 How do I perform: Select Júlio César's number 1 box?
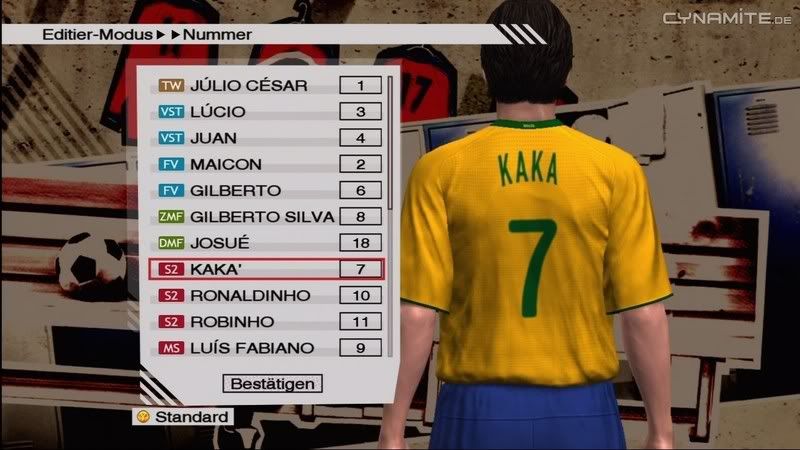[x=360, y=86]
